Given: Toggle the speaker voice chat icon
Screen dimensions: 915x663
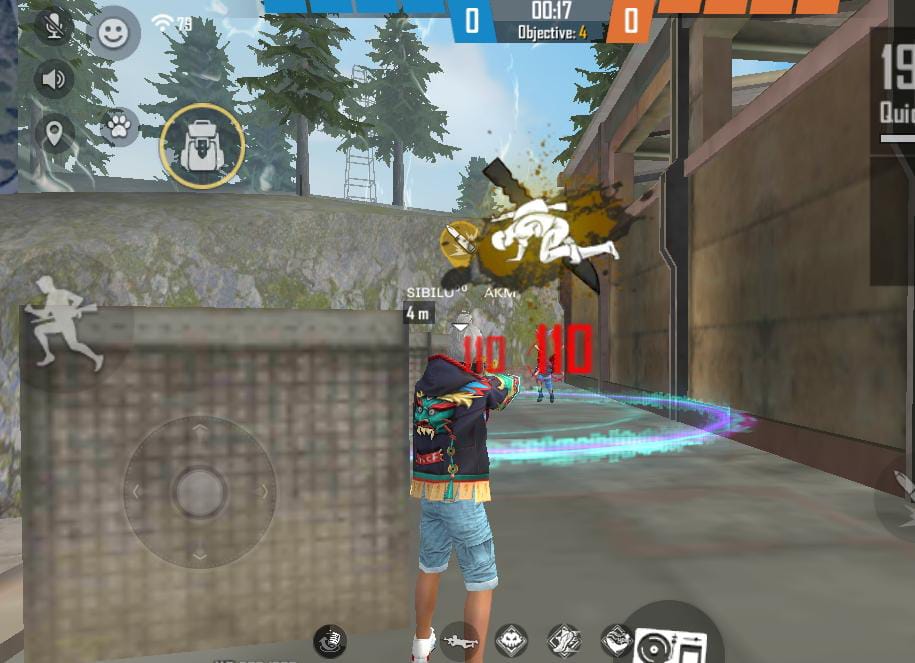Looking at the screenshot, I should click(54, 80).
